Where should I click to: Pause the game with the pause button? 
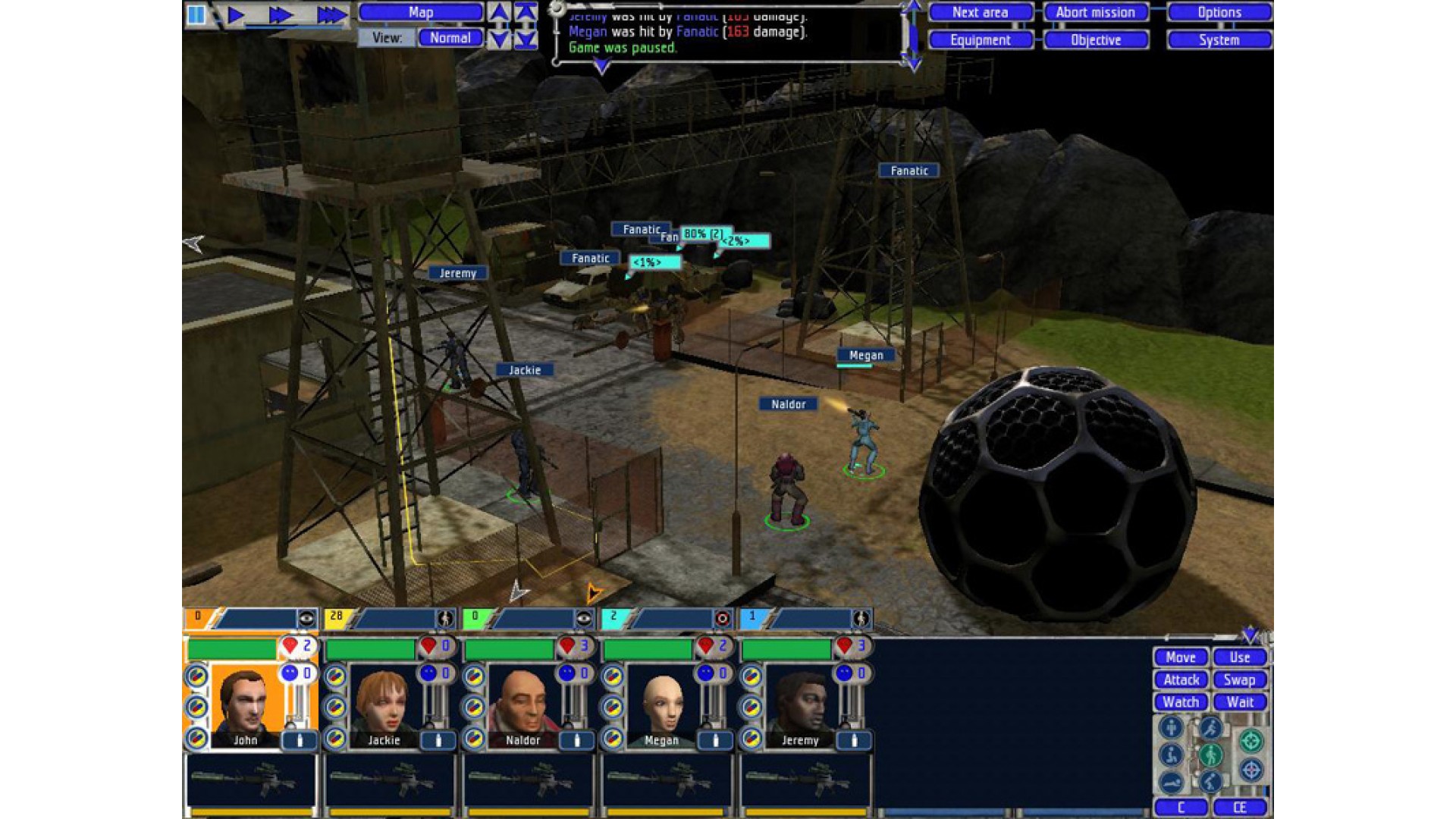coord(196,14)
